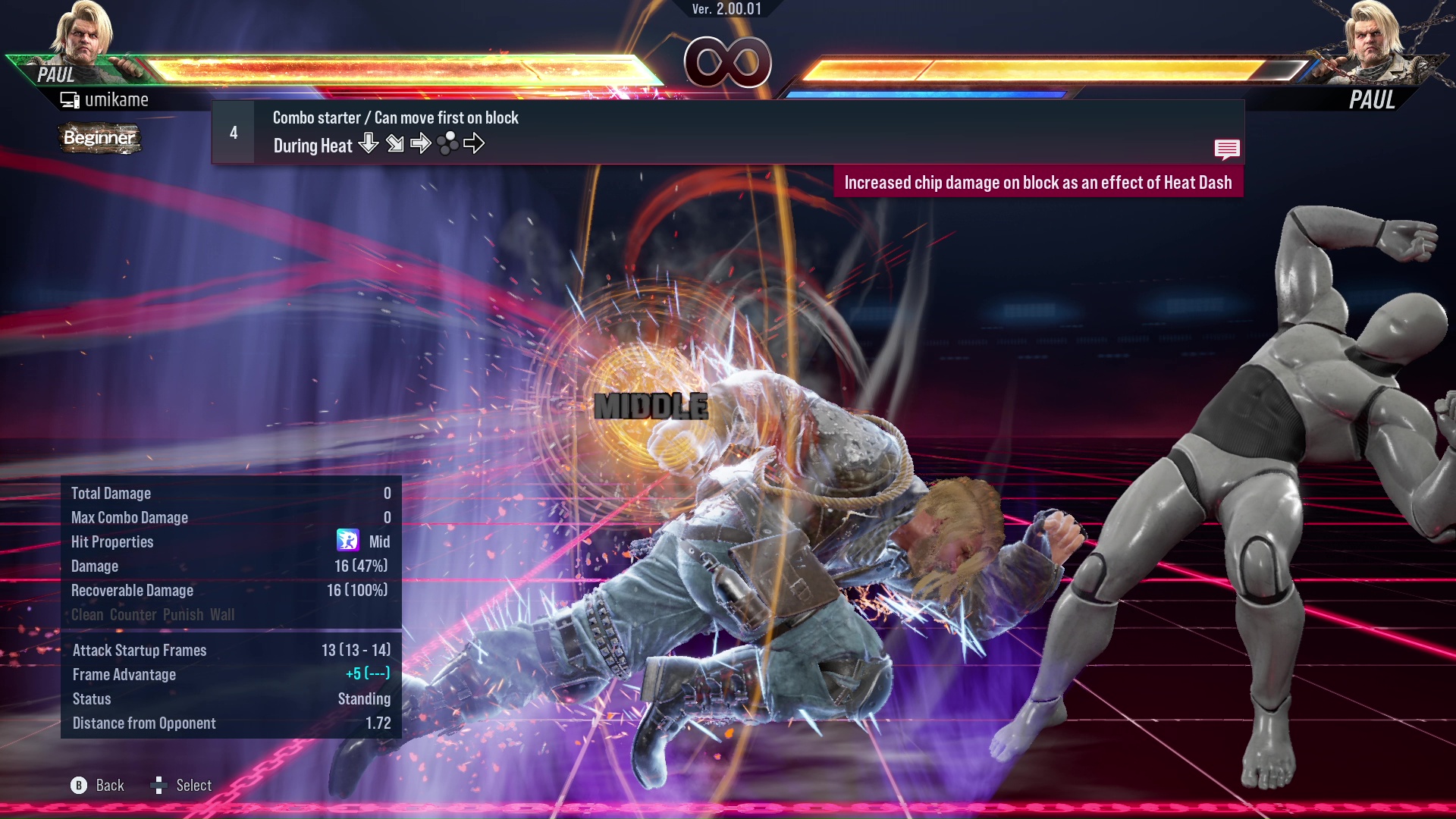The width and height of the screenshot is (1456, 819).
Task: Collapse the Heat Dash chip damage banner
Action: coord(1039,182)
